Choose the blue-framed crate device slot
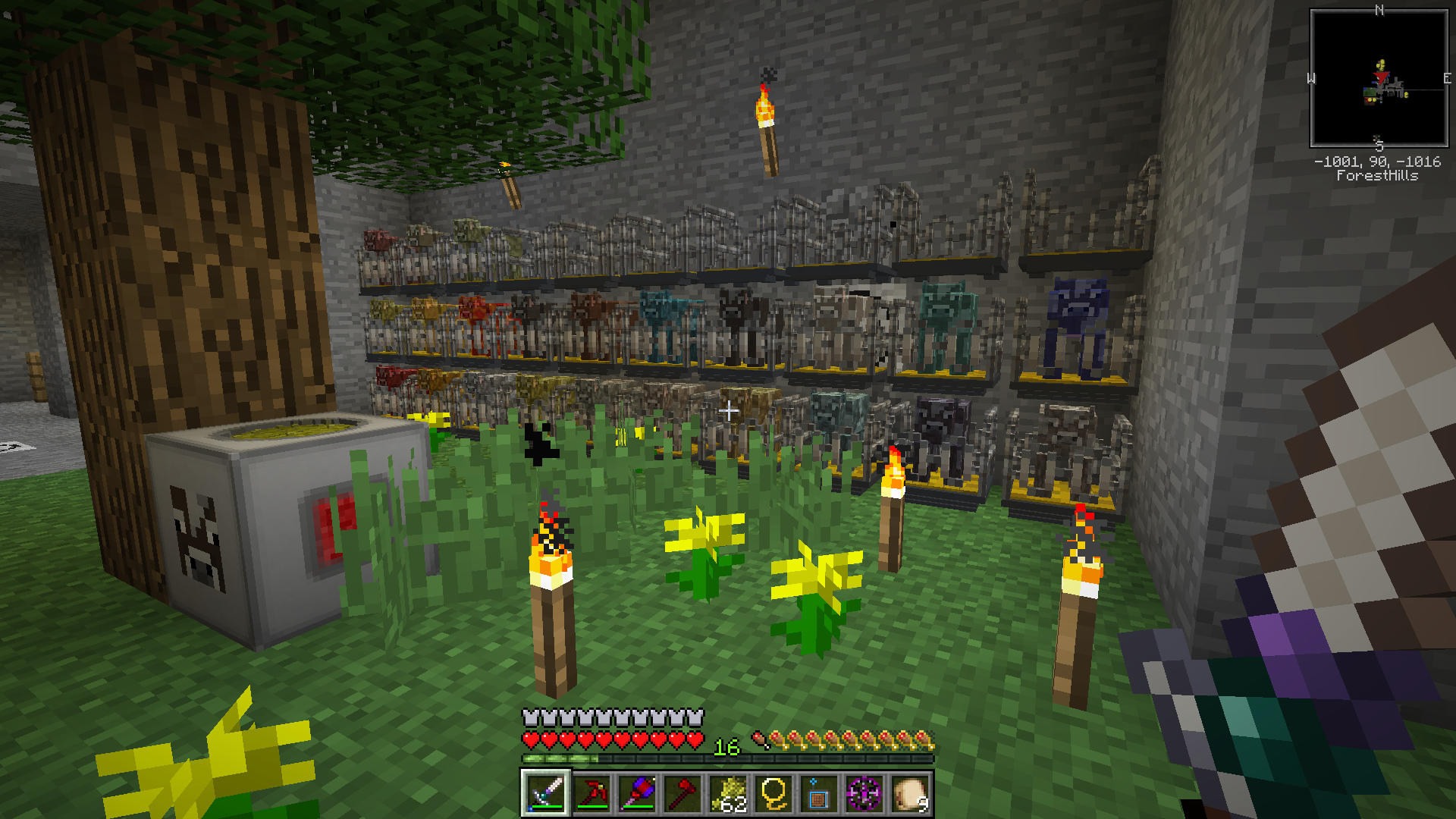 (x=819, y=793)
